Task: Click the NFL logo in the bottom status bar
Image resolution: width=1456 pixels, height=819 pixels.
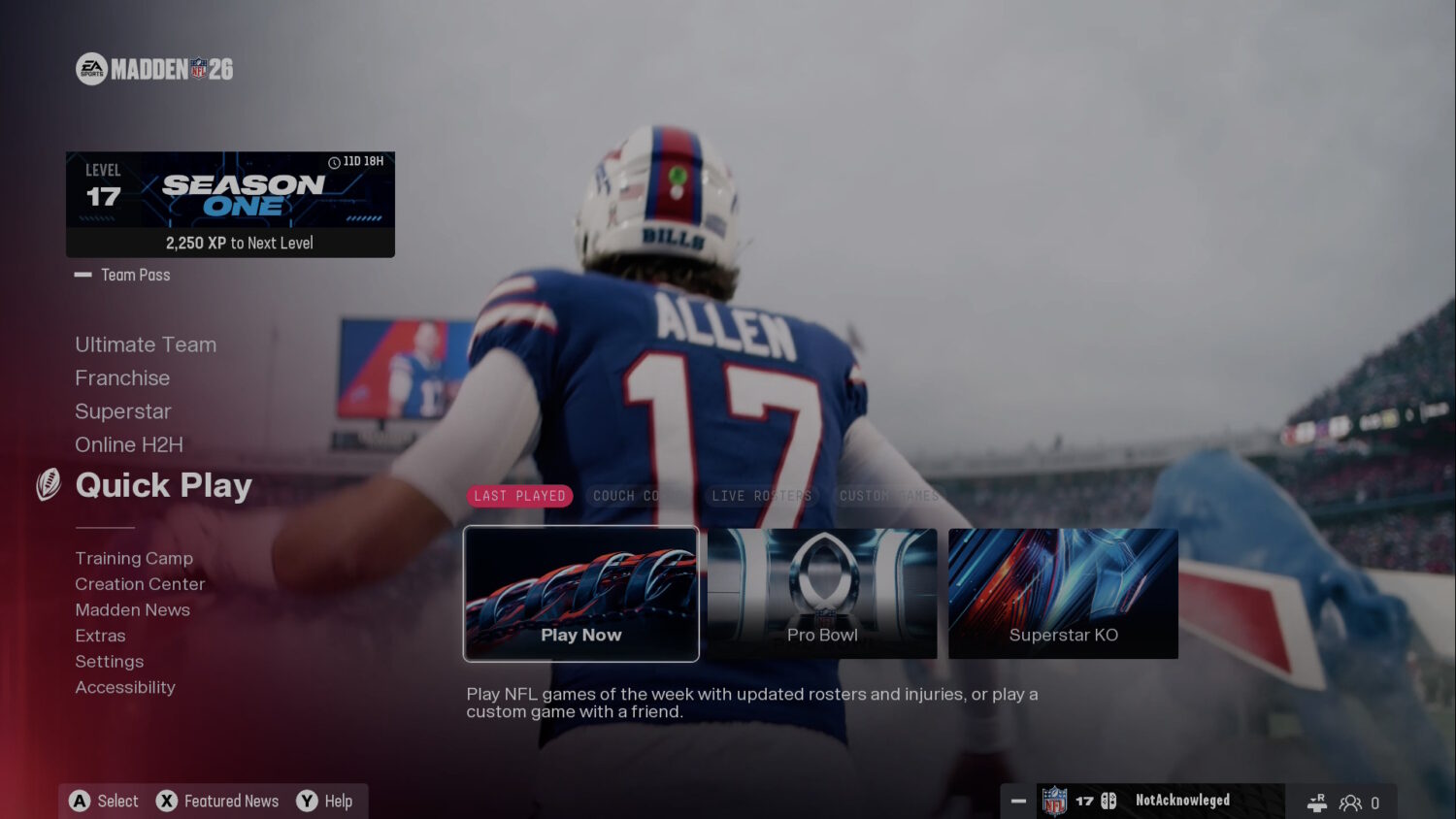Action: coord(1055,802)
